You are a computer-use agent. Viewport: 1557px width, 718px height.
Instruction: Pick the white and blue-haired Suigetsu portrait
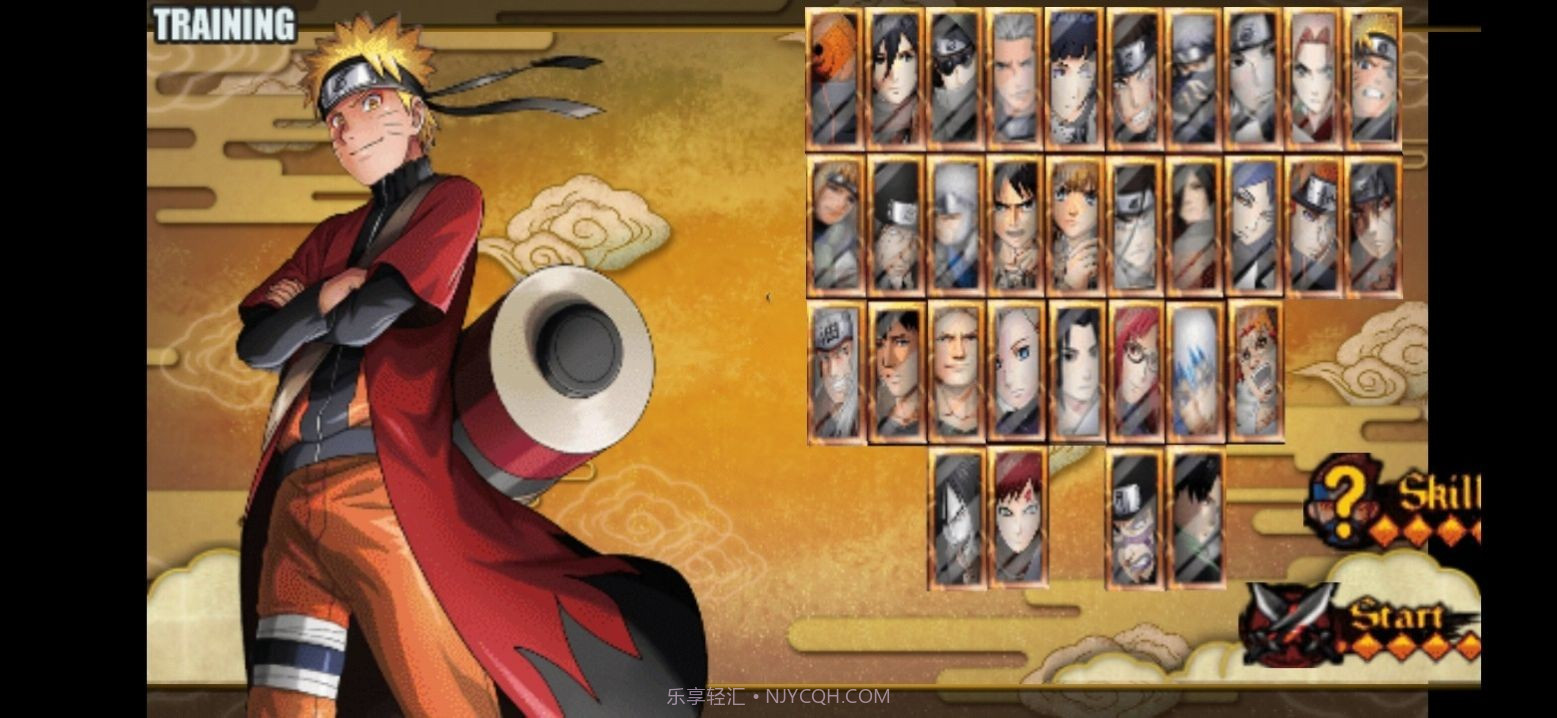coord(1195,371)
